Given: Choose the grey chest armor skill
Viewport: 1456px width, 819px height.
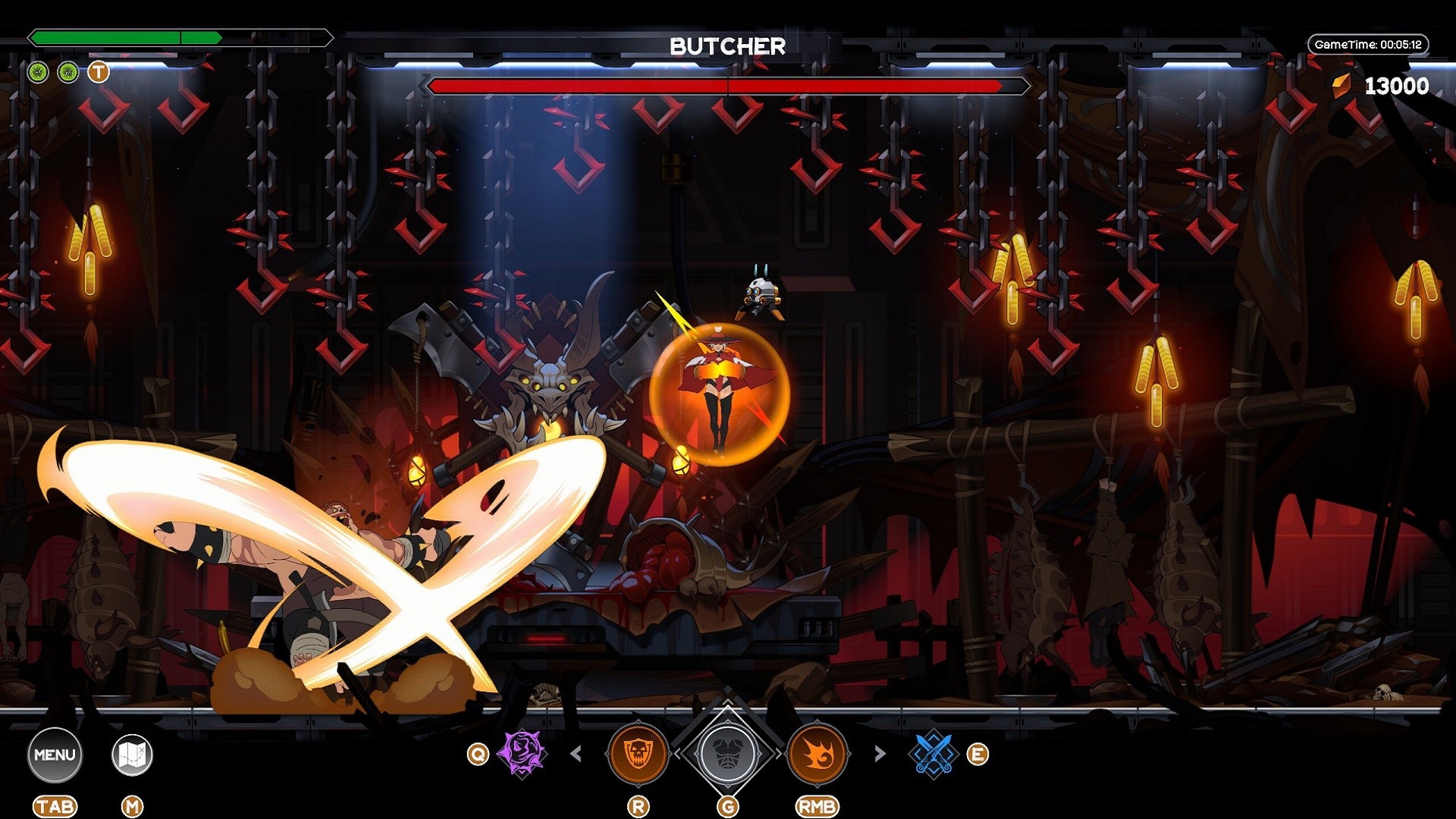Looking at the screenshot, I should click(x=727, y=754).
